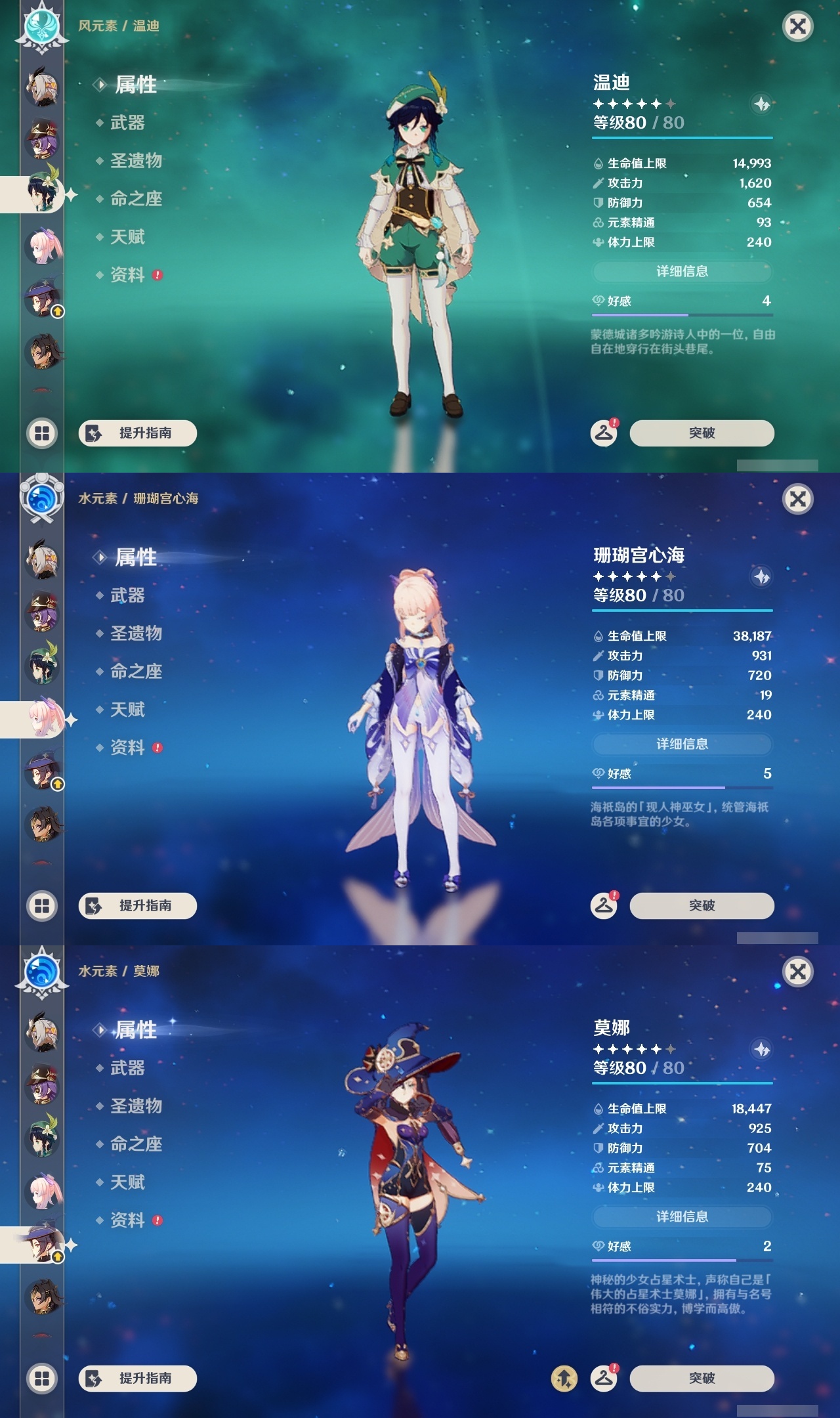This screenshot has height=1418, width=840.
Task: Click Kokomi's 好感 friendship progress bar
Action: (682, 788)
